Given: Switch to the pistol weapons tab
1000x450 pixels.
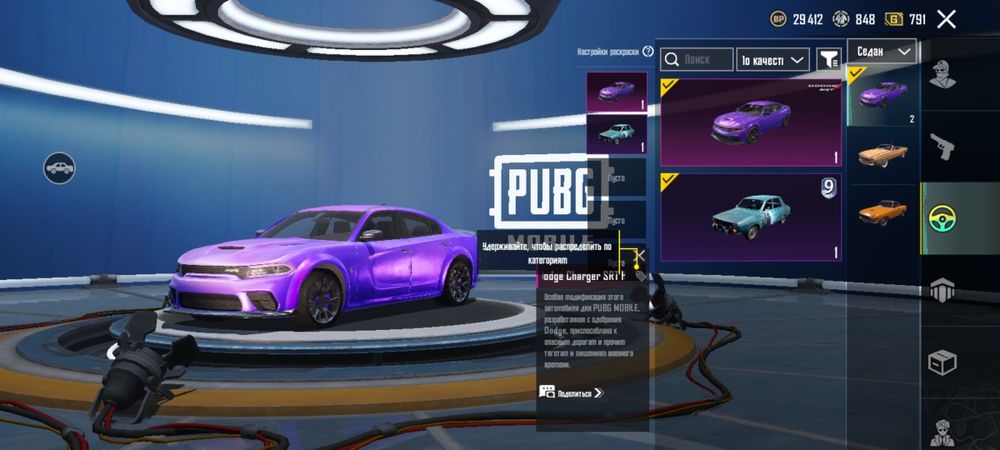Looking at the screenshot, I should coord(941,147).
